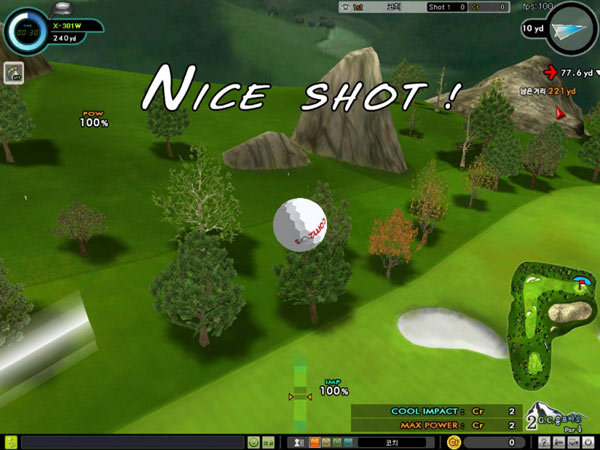Select the player icon in the bottom bar

298,442
